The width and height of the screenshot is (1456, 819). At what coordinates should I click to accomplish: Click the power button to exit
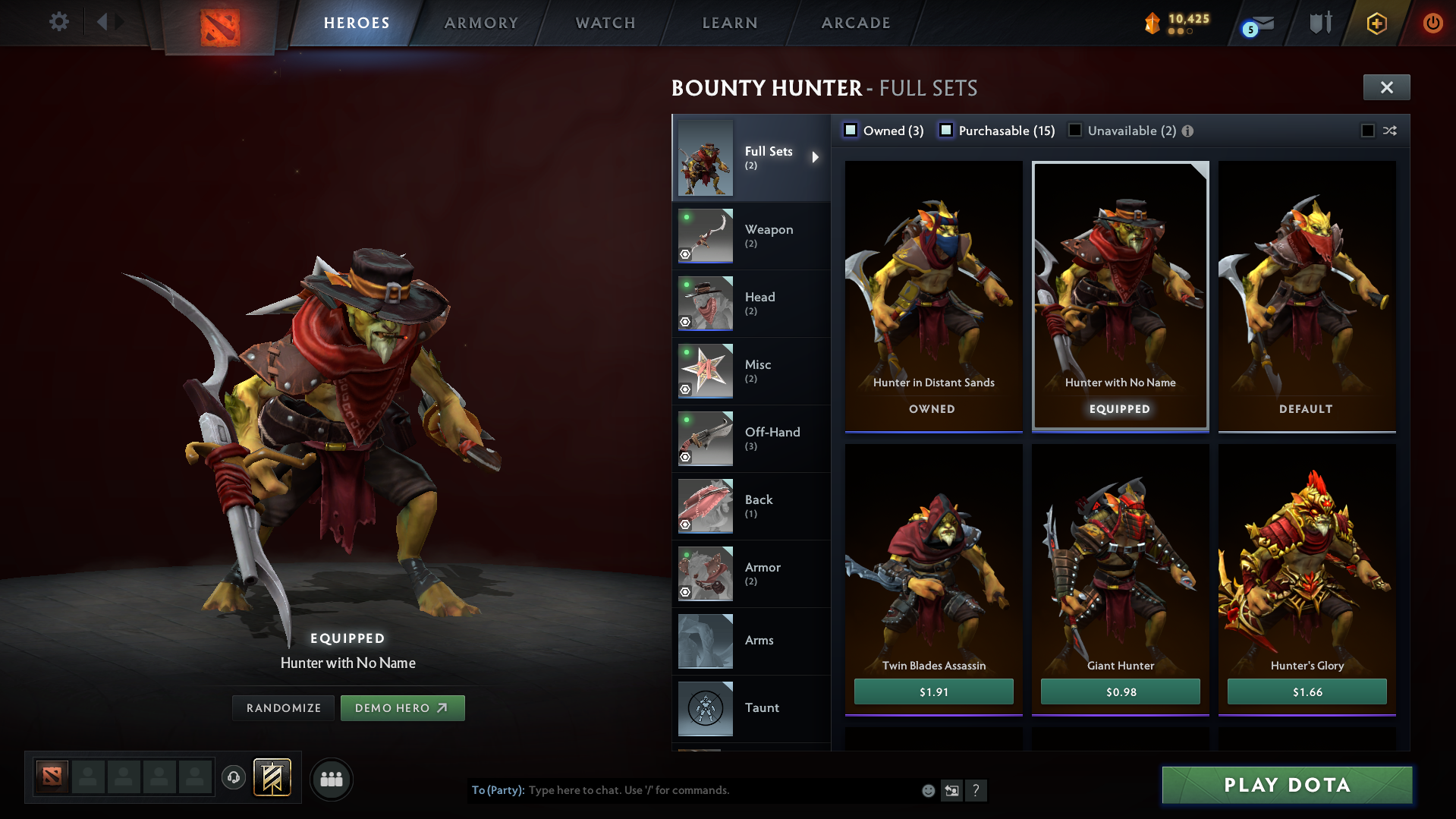[x=1432, y=23]
